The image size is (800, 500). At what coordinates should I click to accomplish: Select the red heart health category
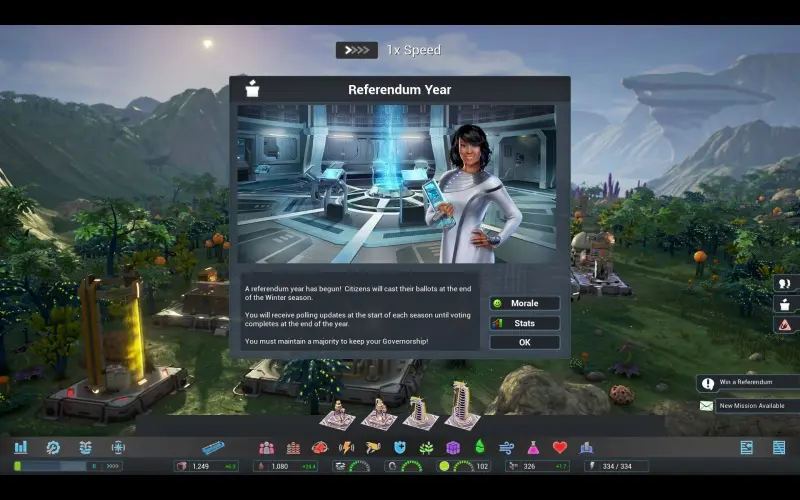[x=560, y=447]
